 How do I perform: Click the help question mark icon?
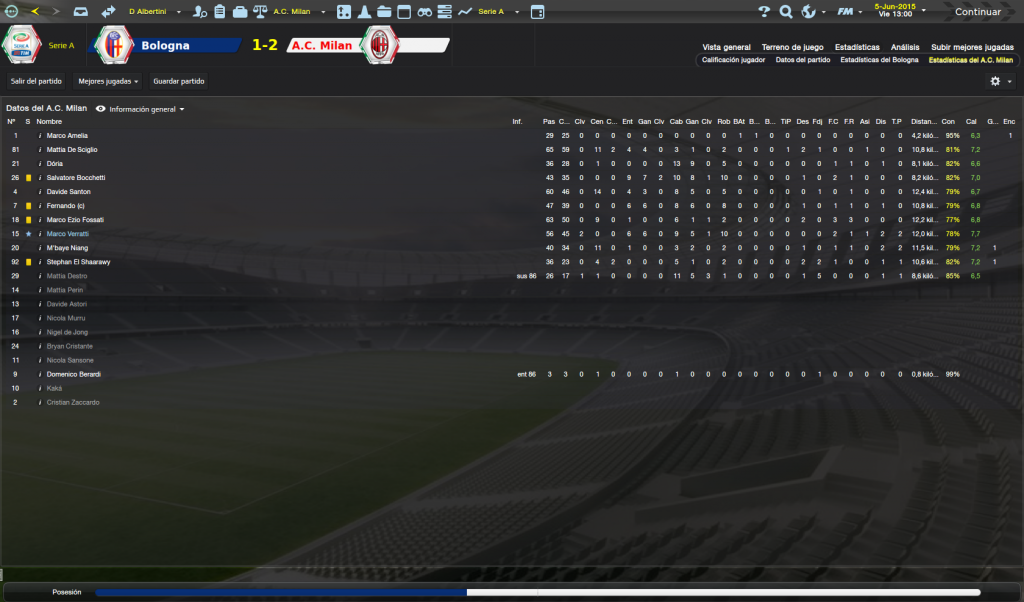[x=764, y=12]
